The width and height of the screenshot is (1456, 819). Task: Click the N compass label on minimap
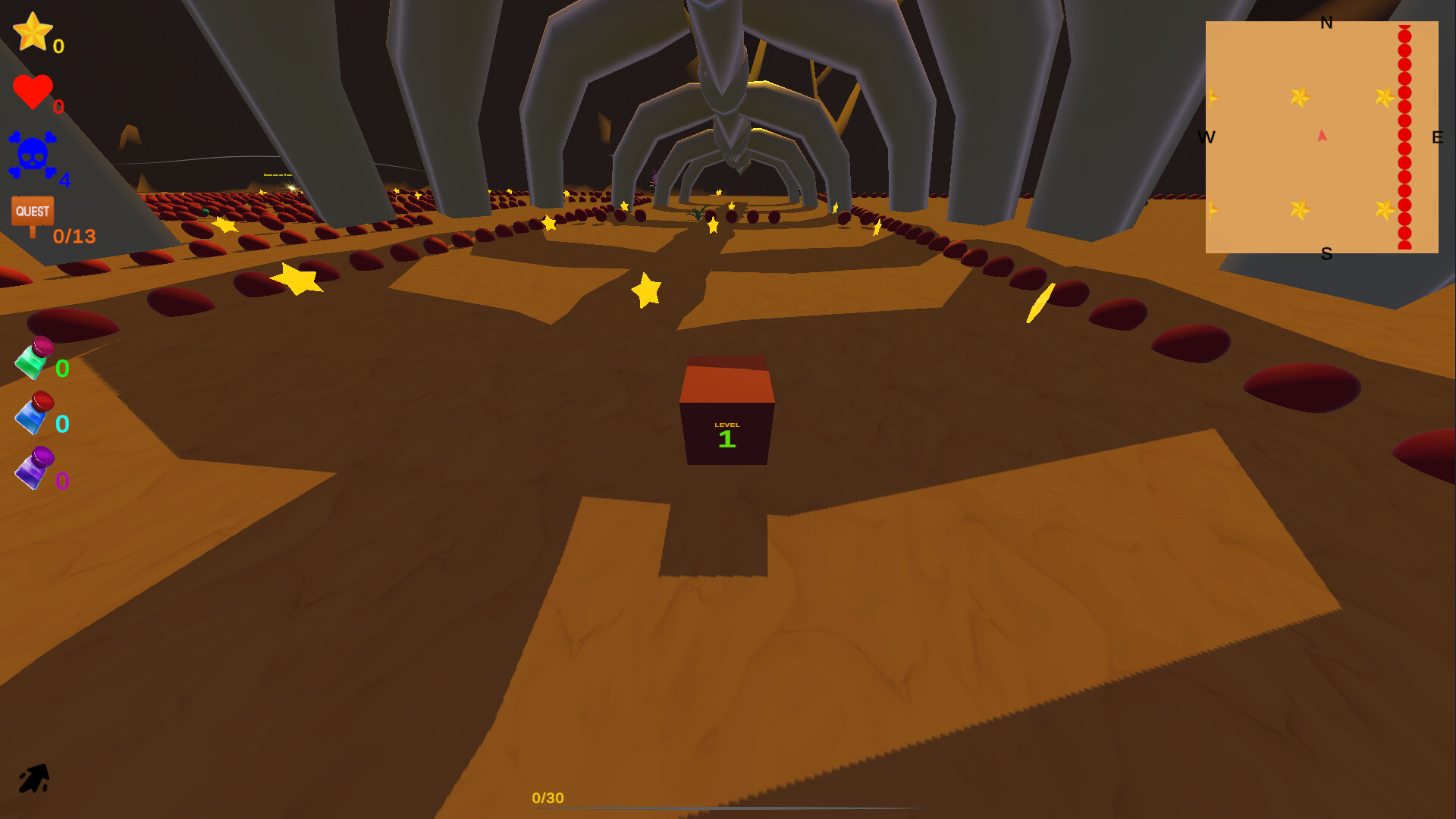coord(1327,24)
